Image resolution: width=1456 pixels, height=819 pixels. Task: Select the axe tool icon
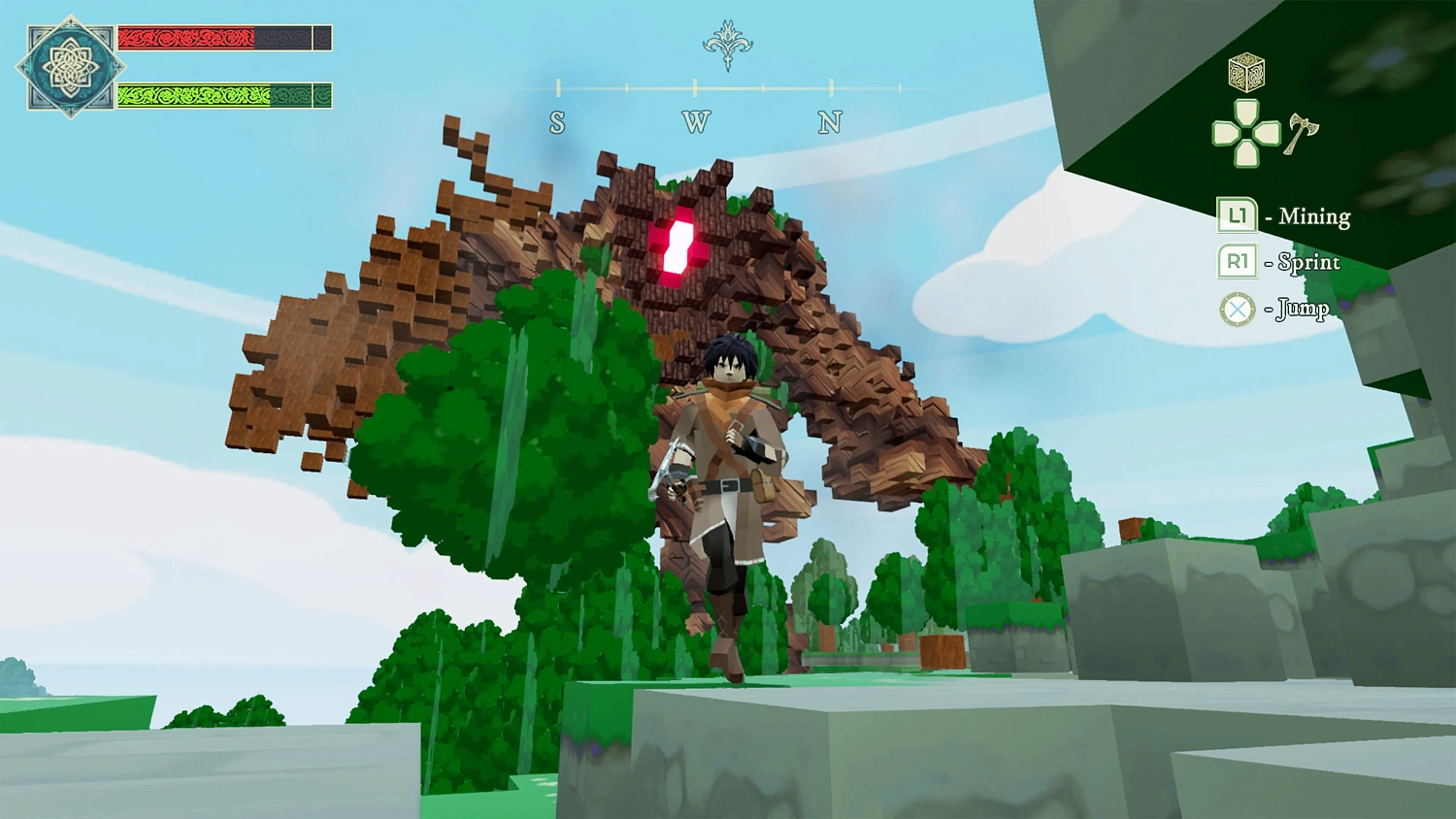point(1306,124)
